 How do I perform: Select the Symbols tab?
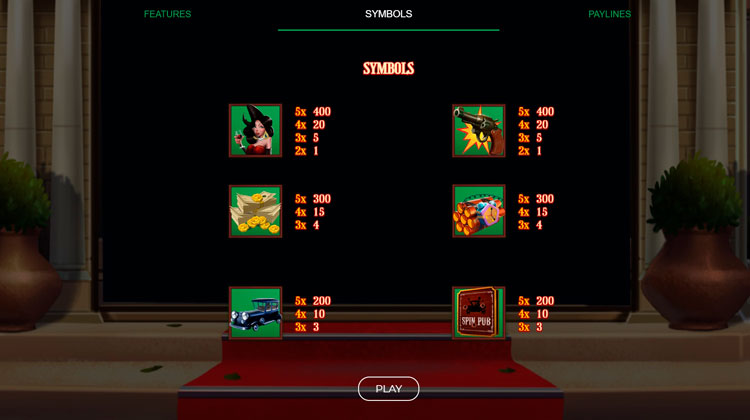click(x=388, y=14)
